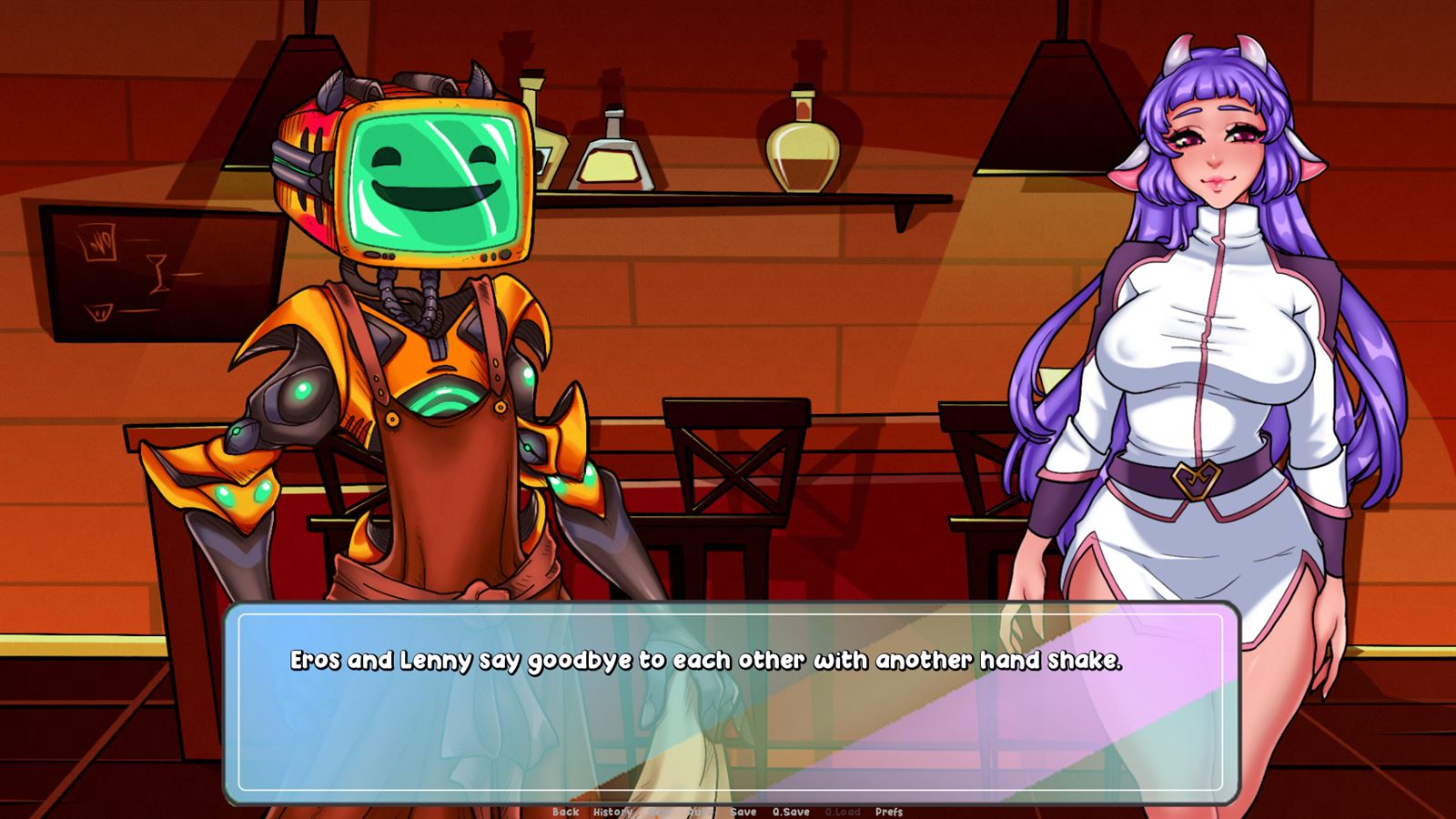This screenshot has height=819, width=1456.
Task: Open the dialogue History log
Action: pos(612,812)
